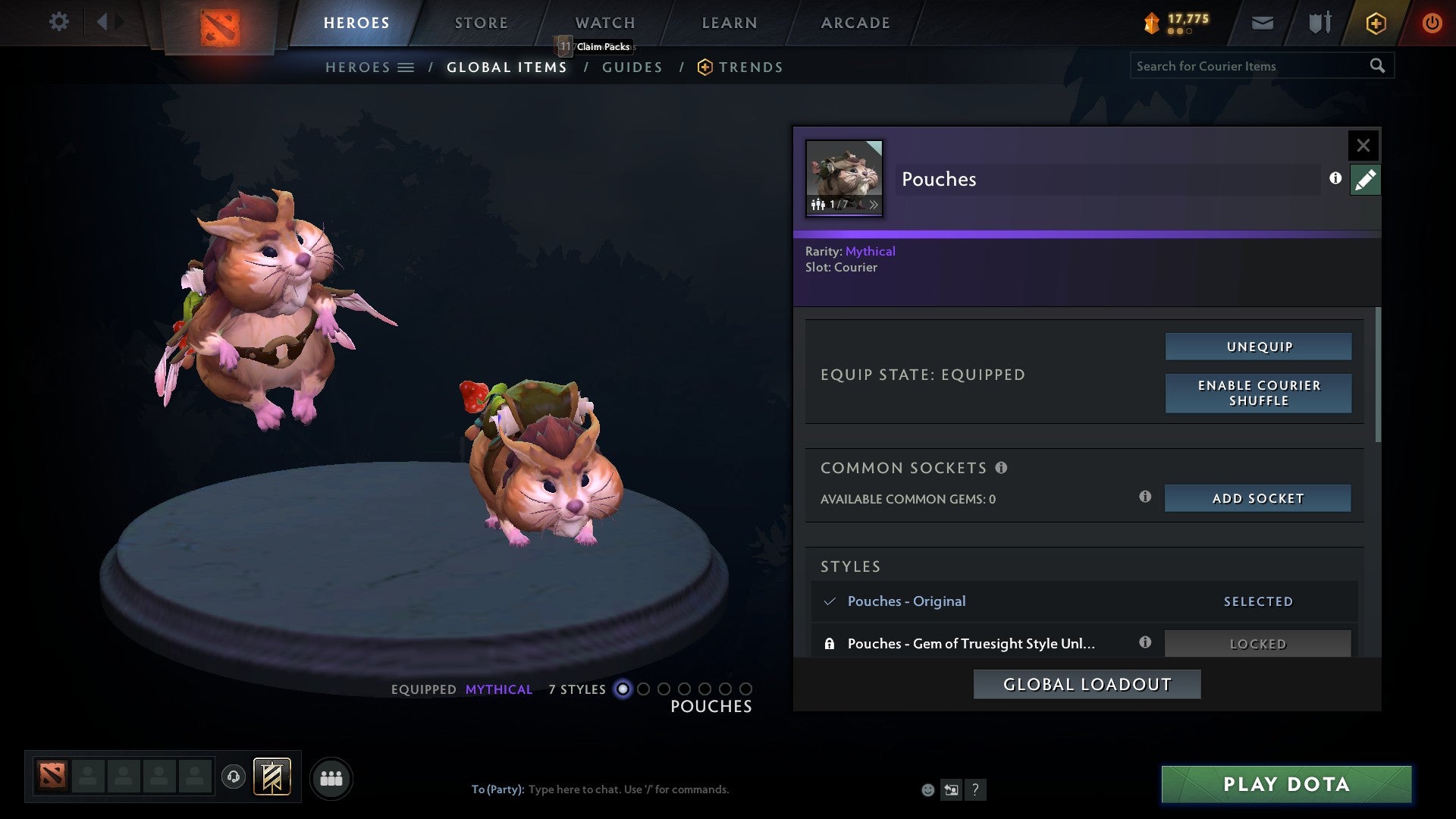Open the Heroes hamburger menu
This screenshot has height=819, width=1456.
click(x=405, y=67)
